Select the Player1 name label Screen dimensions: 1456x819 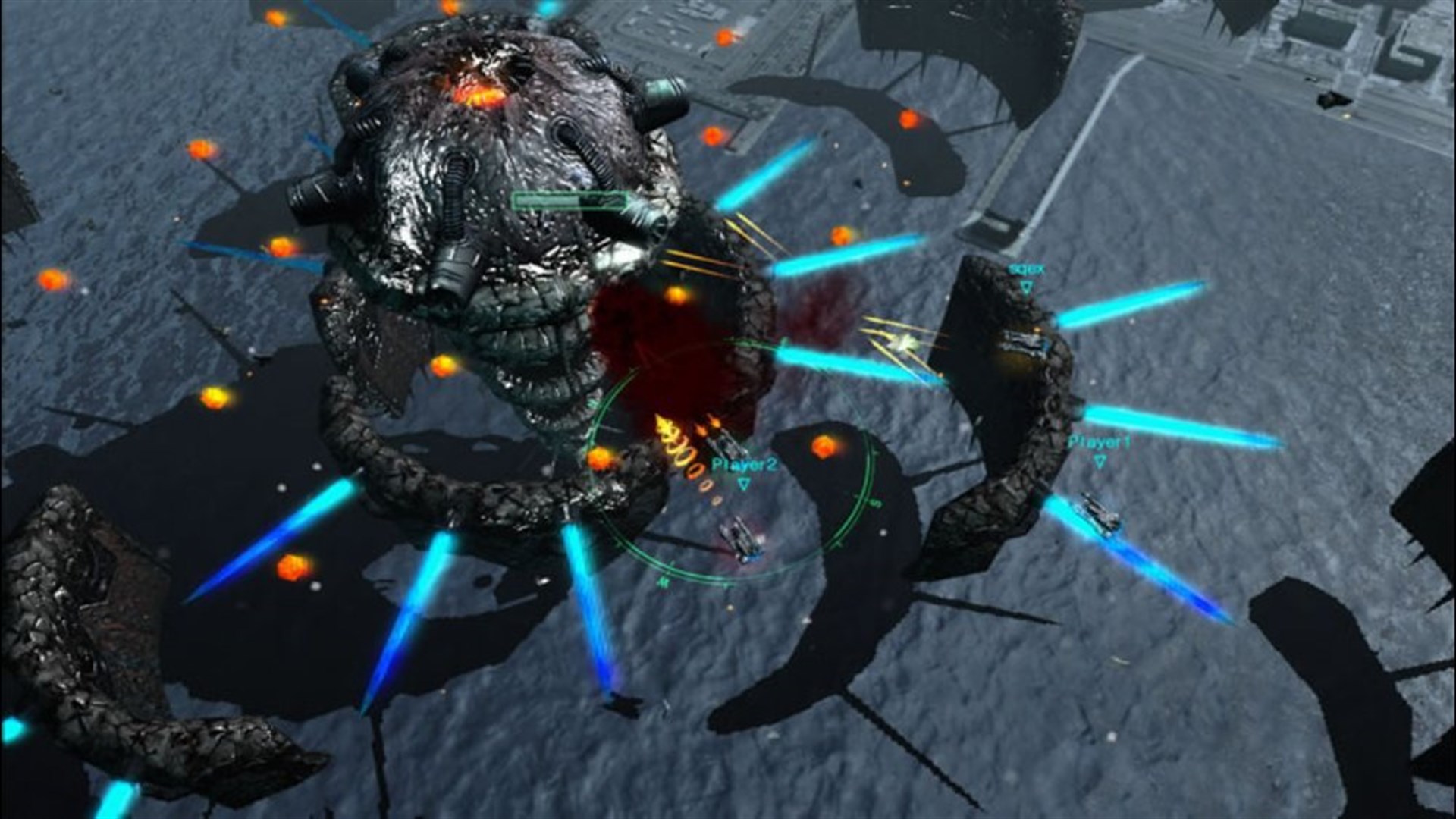click(x=1098, y=441)
